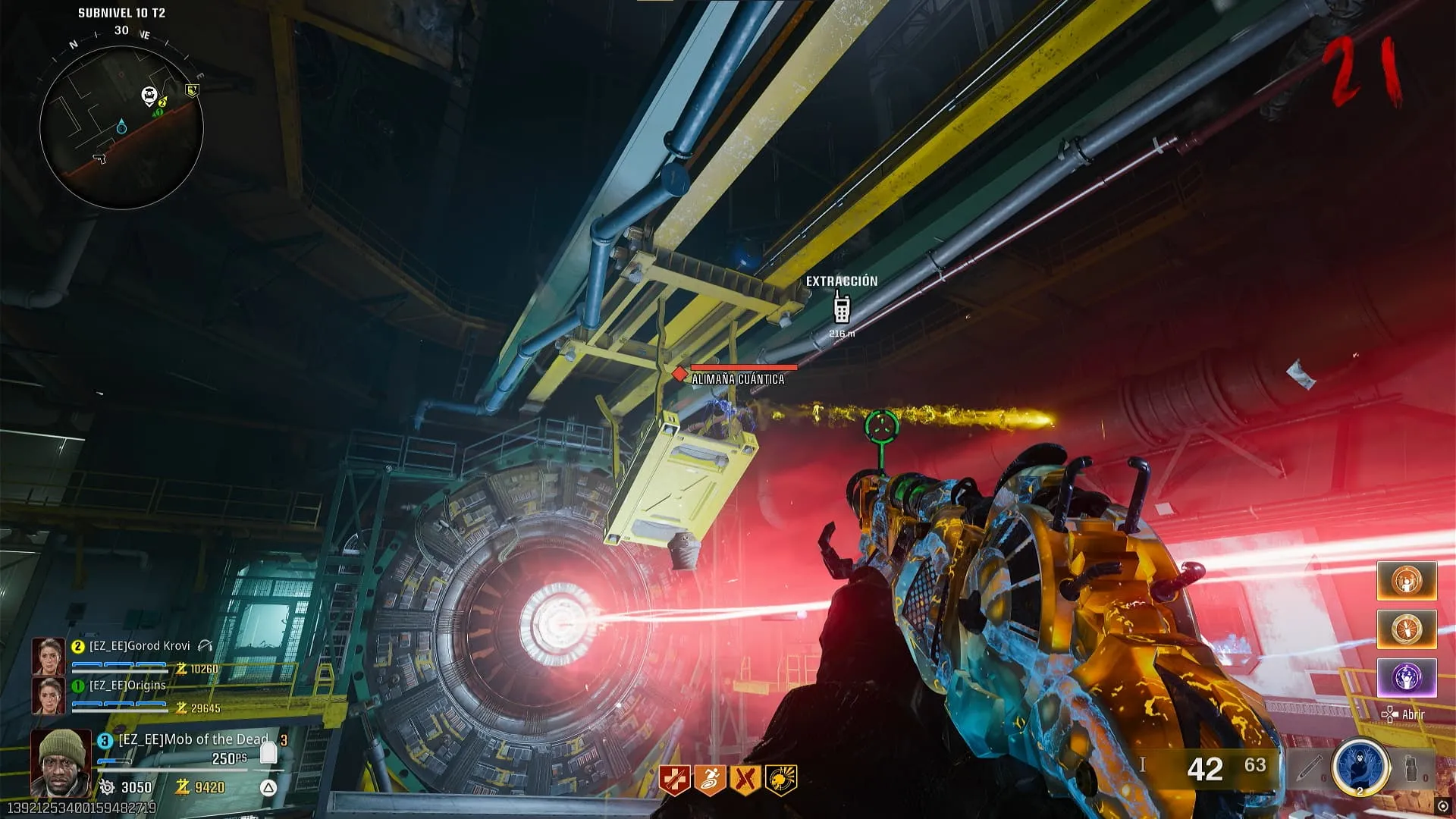Select teammate [EZ_EE]Origins' portrait
The height and width of the screenshot is (819, 1456).
pos(48,695)
